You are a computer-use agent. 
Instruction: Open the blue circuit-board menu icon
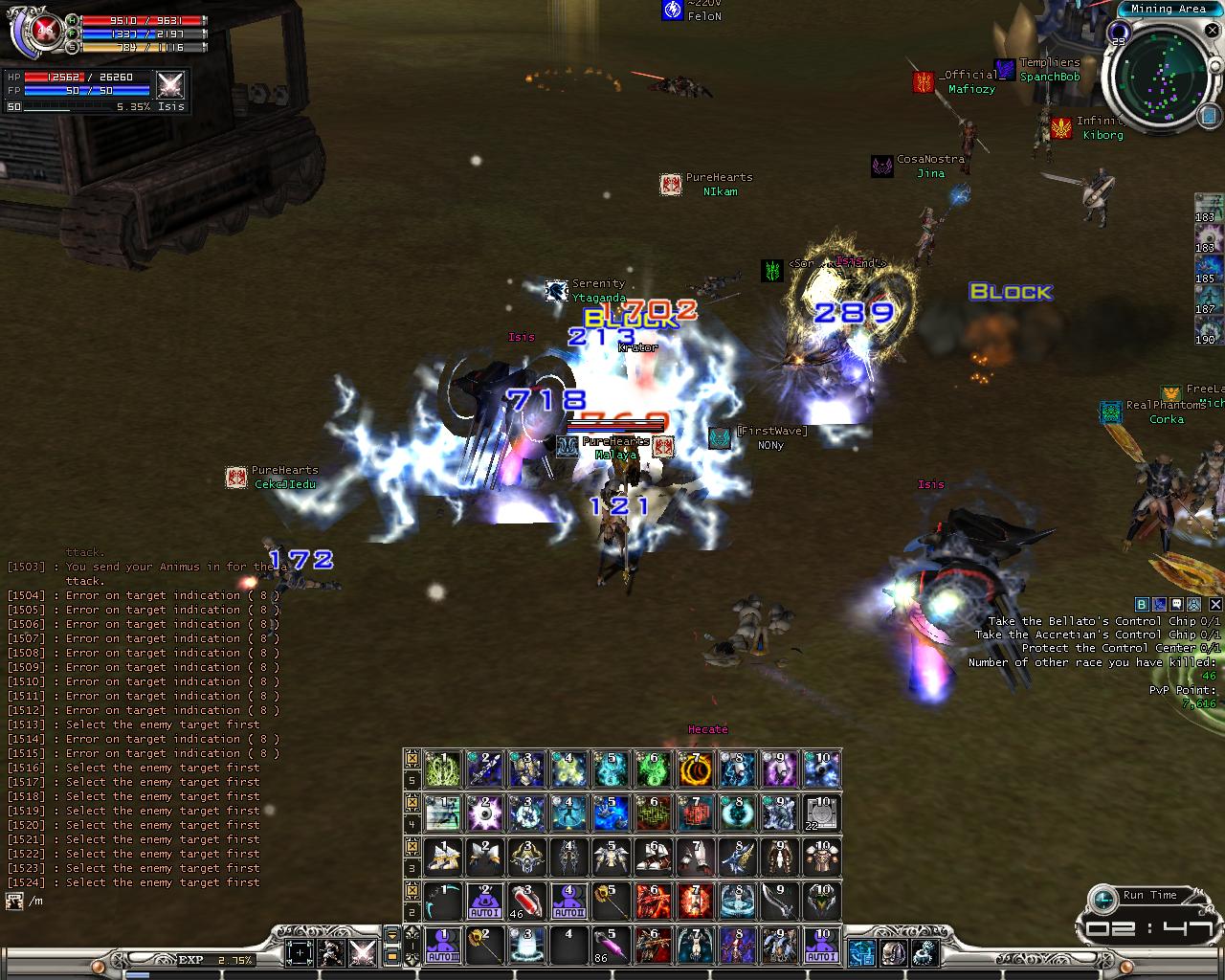862,952
